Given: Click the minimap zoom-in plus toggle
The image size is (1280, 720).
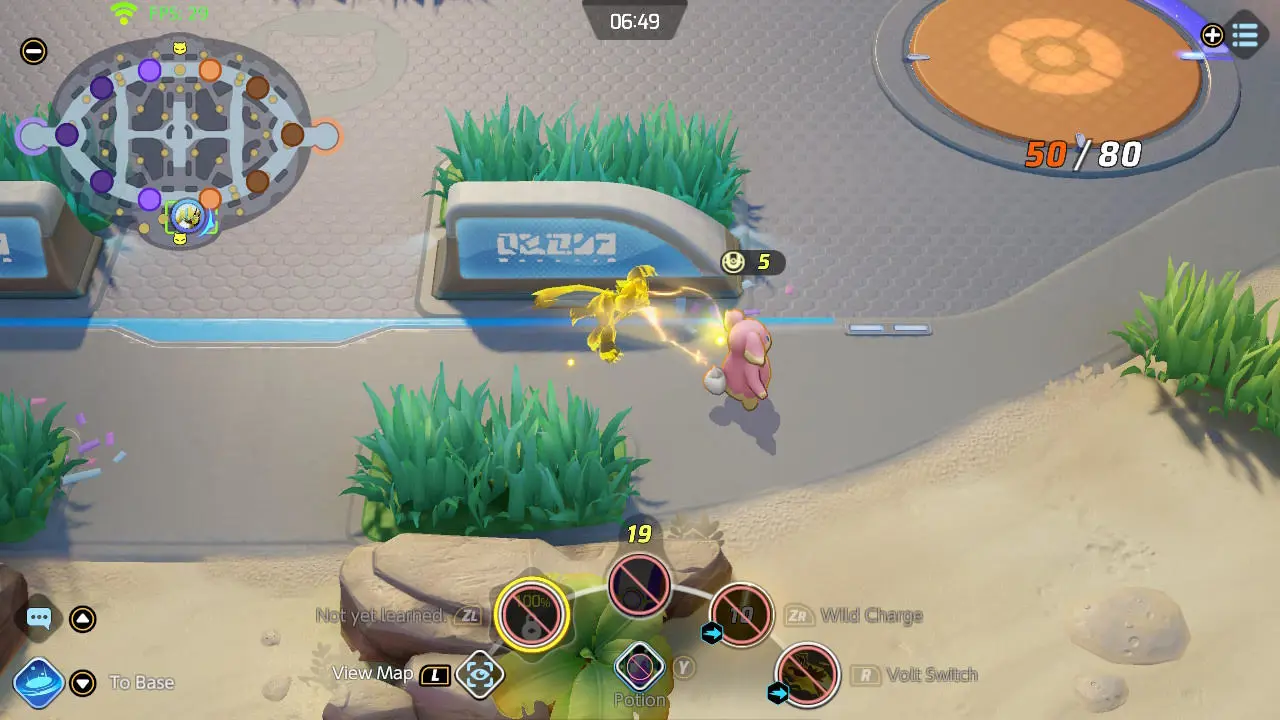Looking at the screenshot, I should [1212, 35].
